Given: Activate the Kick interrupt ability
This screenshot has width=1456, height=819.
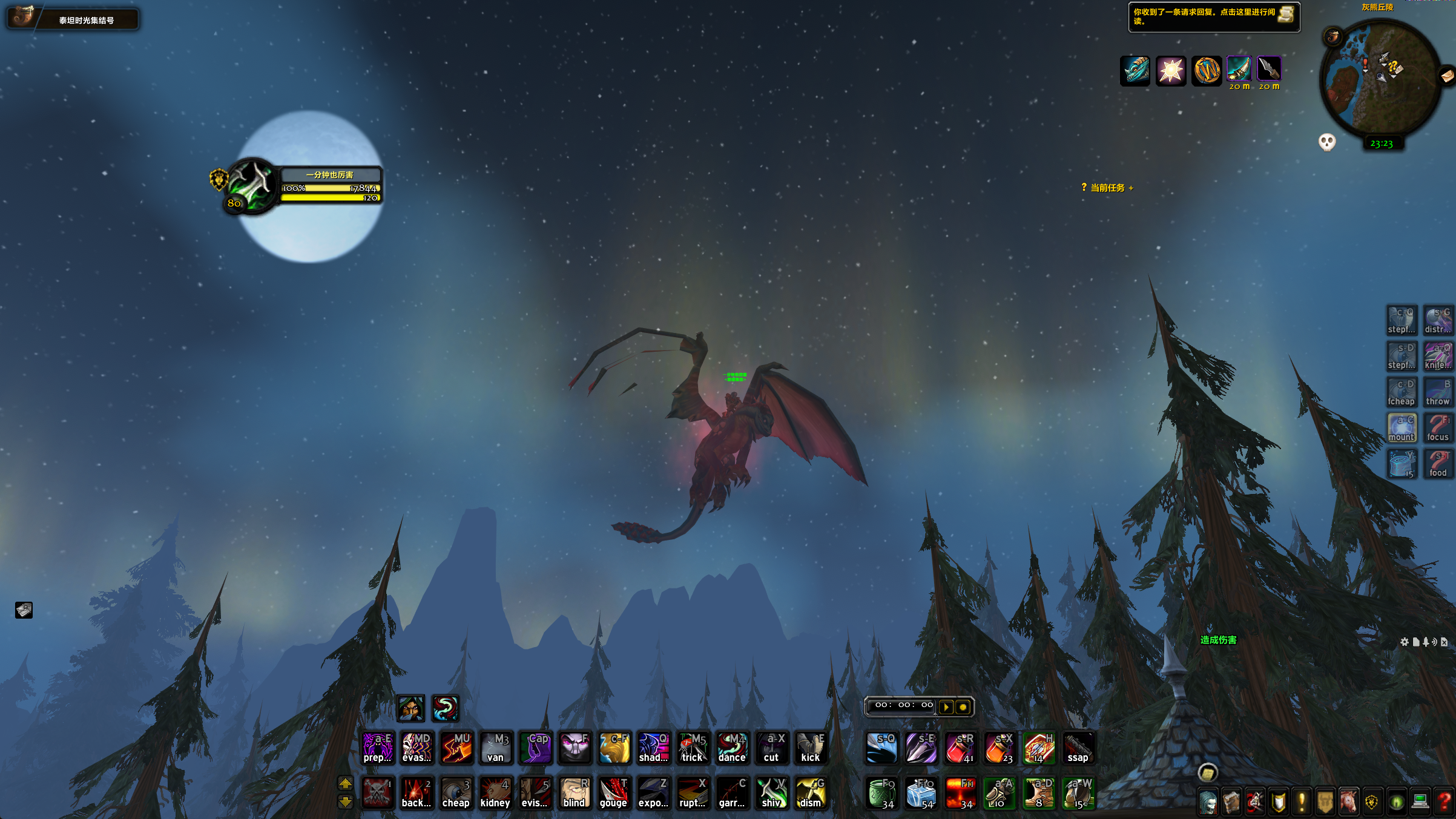Looking at the screenshot, I should pos(810,748).
